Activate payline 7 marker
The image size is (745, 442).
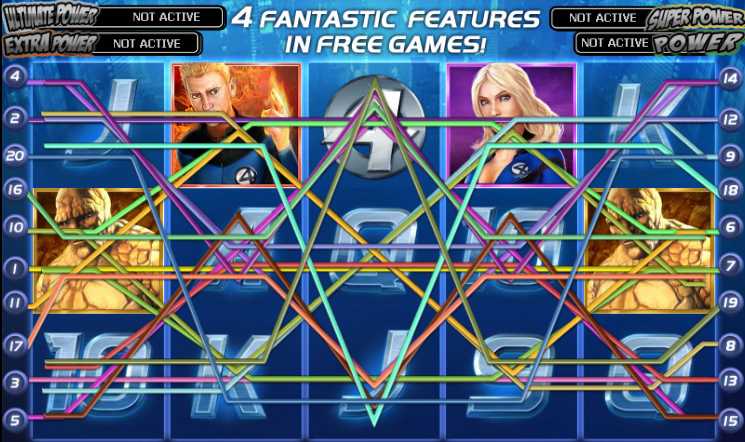(730, 267)
